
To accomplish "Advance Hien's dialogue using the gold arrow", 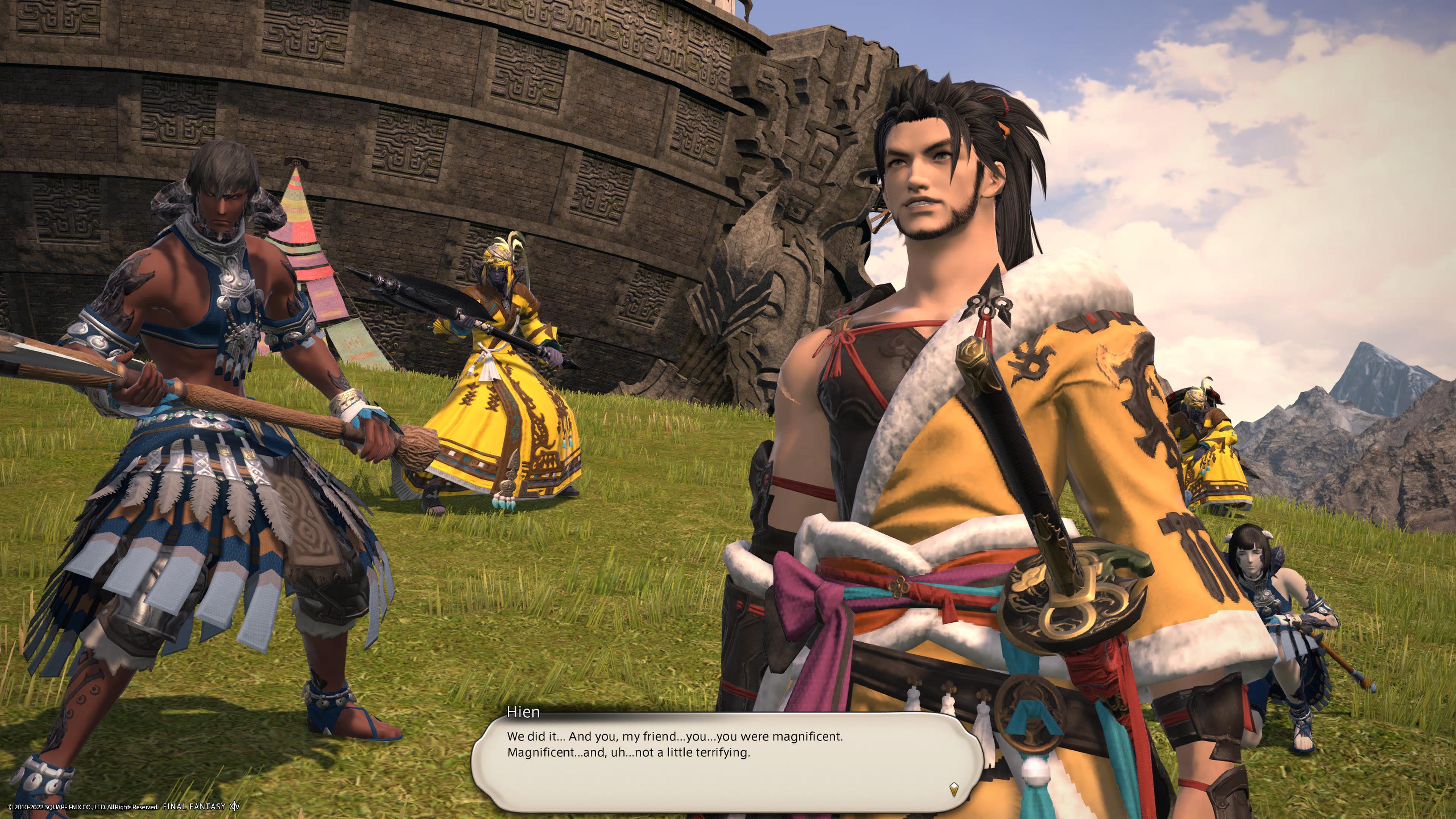I will [x=954, y=789].
